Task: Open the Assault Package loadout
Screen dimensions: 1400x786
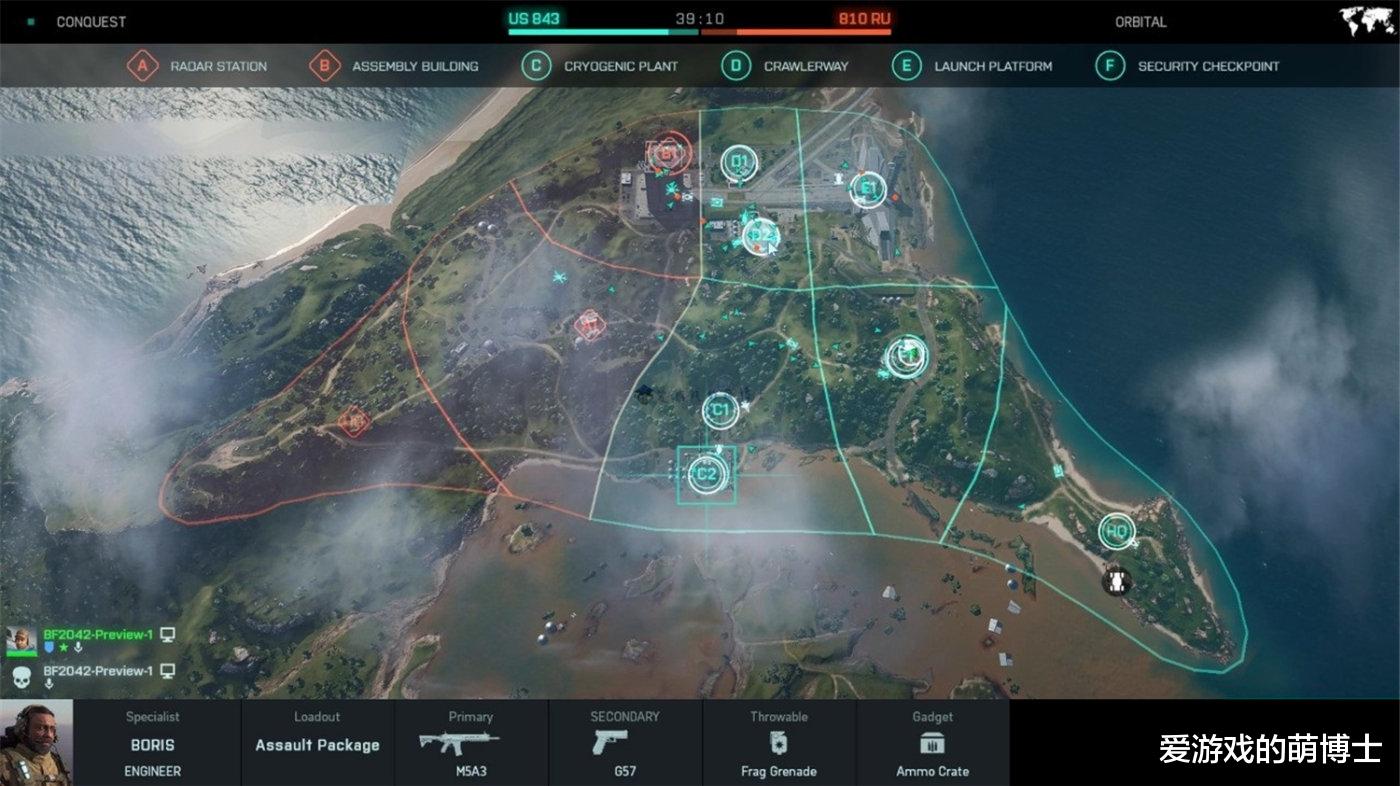Action: [x=316, y=745]
